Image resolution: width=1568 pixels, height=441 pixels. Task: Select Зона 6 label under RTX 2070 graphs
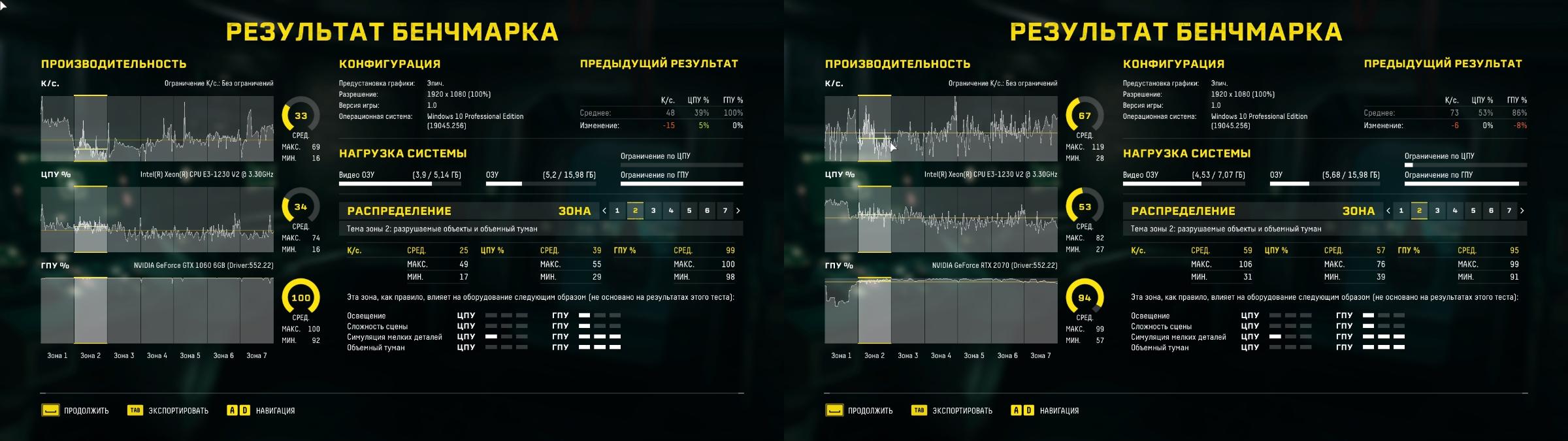(x=1007, y=355)
